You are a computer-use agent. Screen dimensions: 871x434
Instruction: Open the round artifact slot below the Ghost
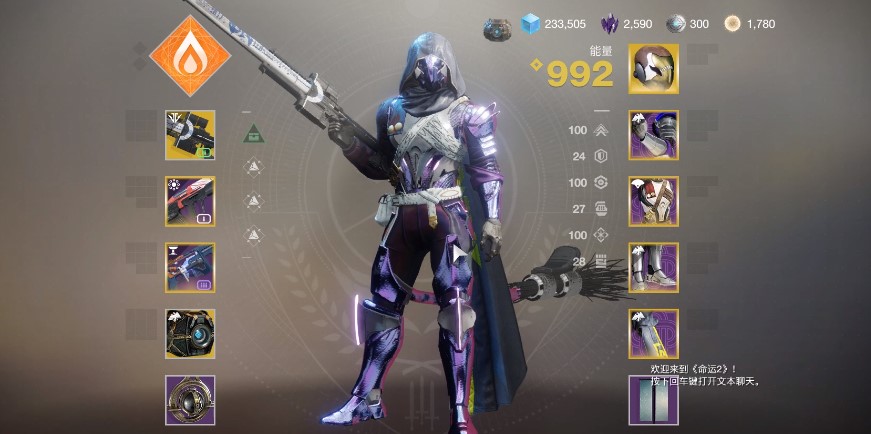pyautogui.click(x=190, y=400)
